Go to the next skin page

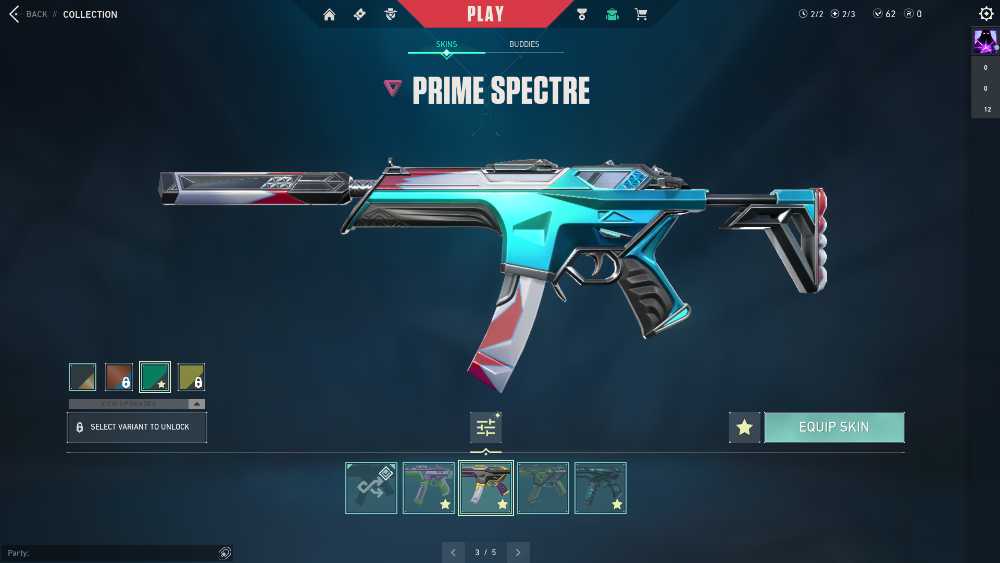(x=517, y=552)
